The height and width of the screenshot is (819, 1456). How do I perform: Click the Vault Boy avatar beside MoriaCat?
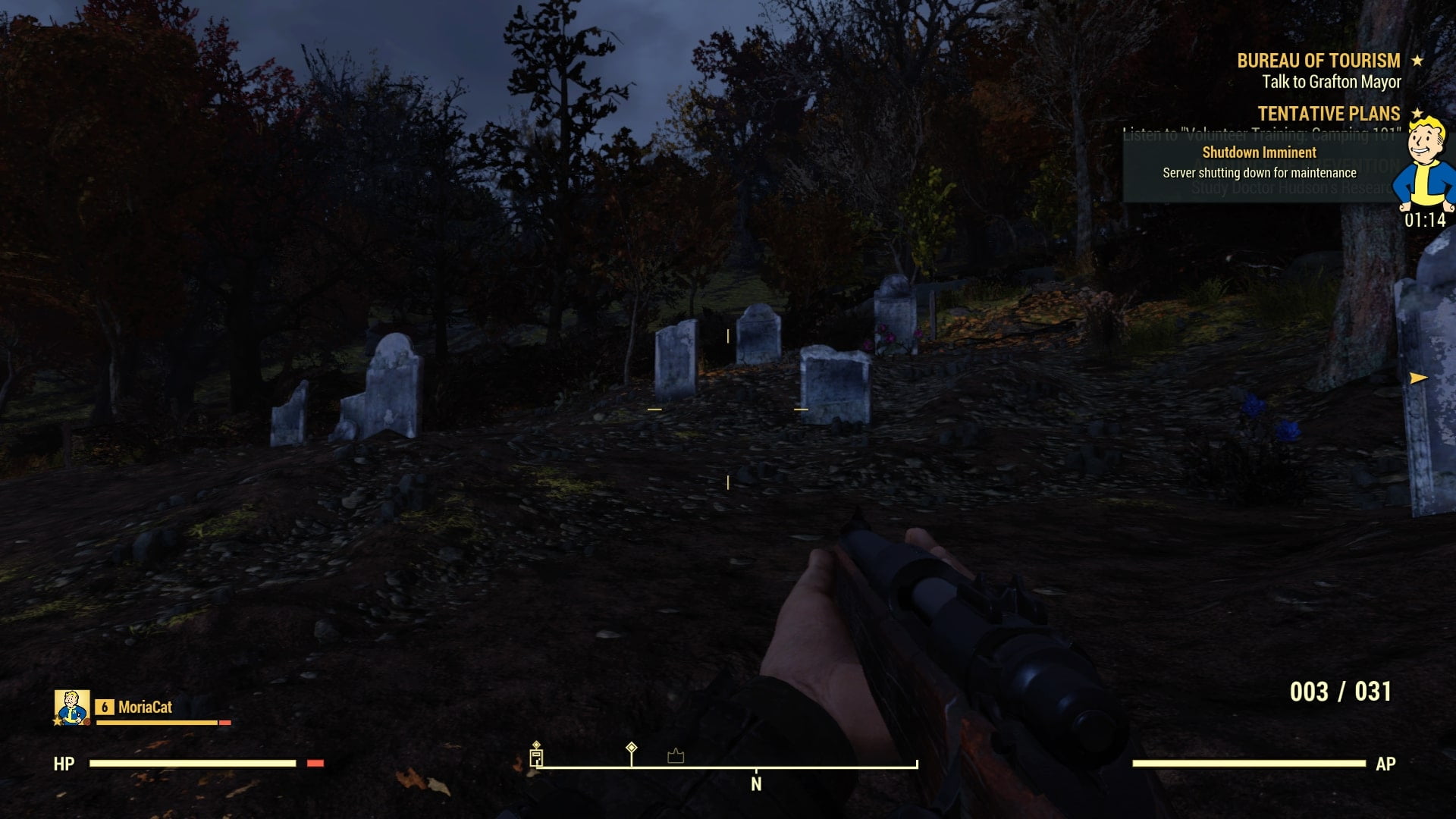tap(72, 708)
